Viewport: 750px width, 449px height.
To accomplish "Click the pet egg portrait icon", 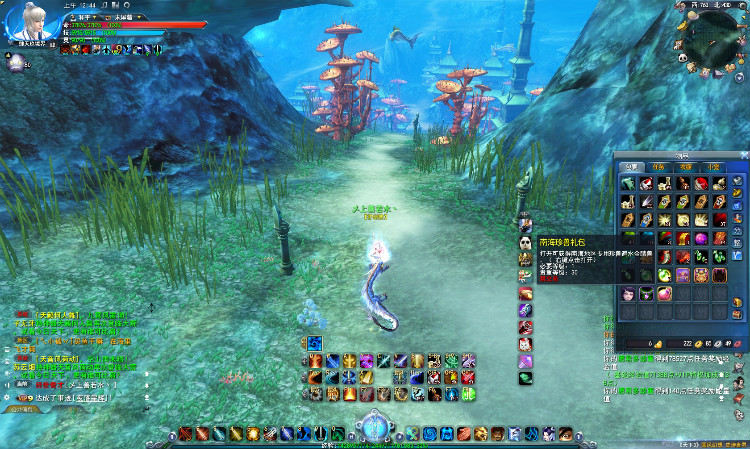I will 15,66.
